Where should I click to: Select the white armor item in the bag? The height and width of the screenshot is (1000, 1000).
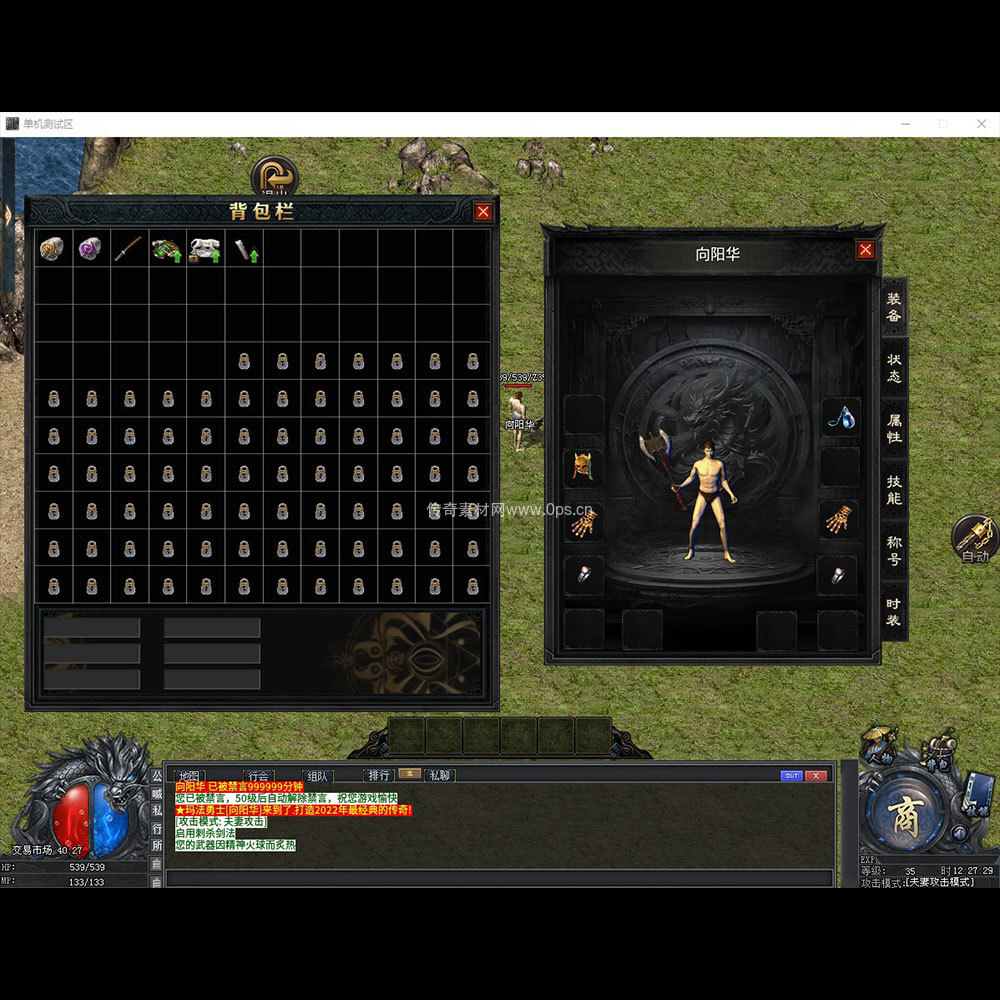[x=205, y=249]
